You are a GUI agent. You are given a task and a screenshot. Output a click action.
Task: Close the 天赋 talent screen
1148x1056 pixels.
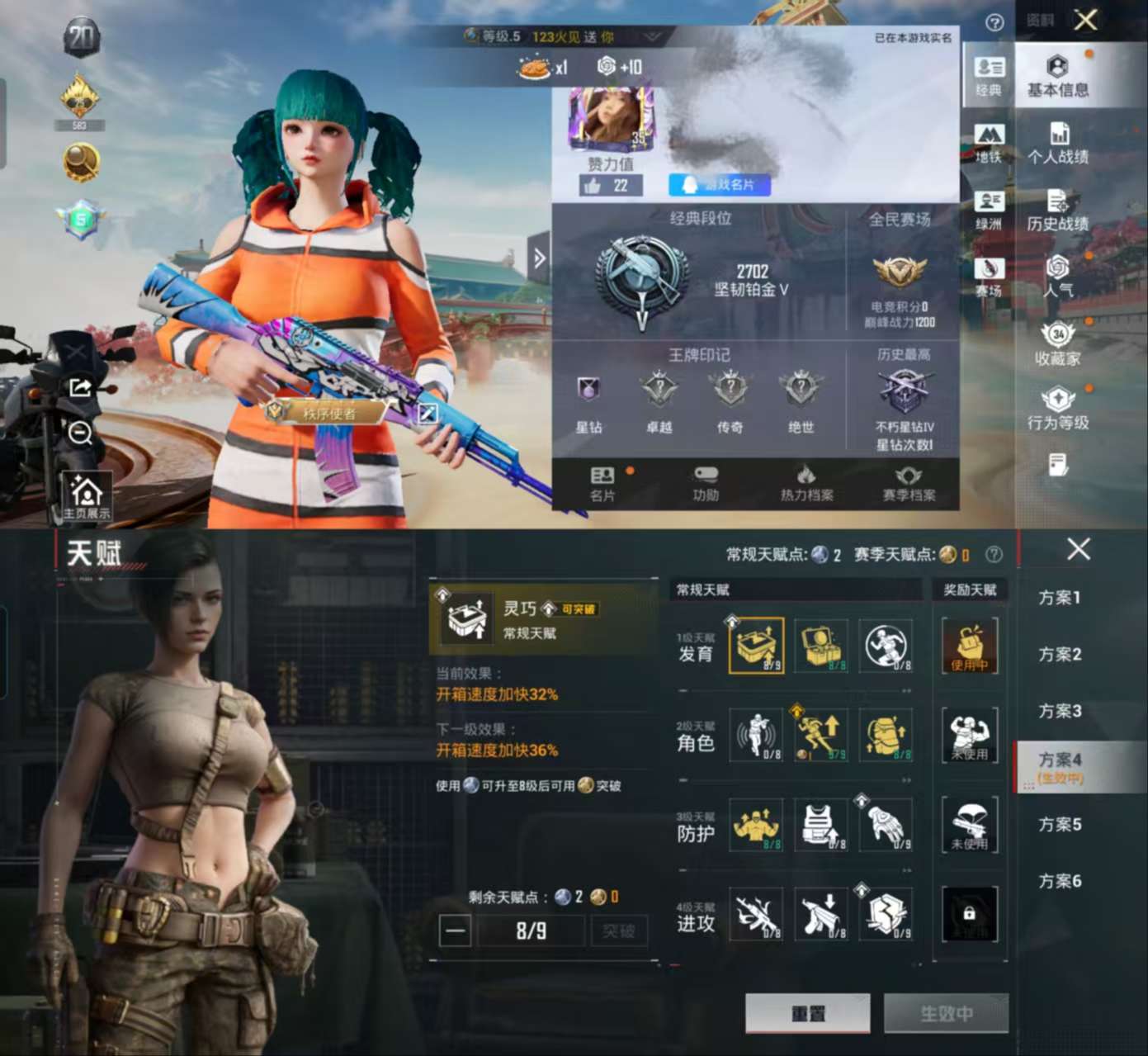[x=1078, y=549]
